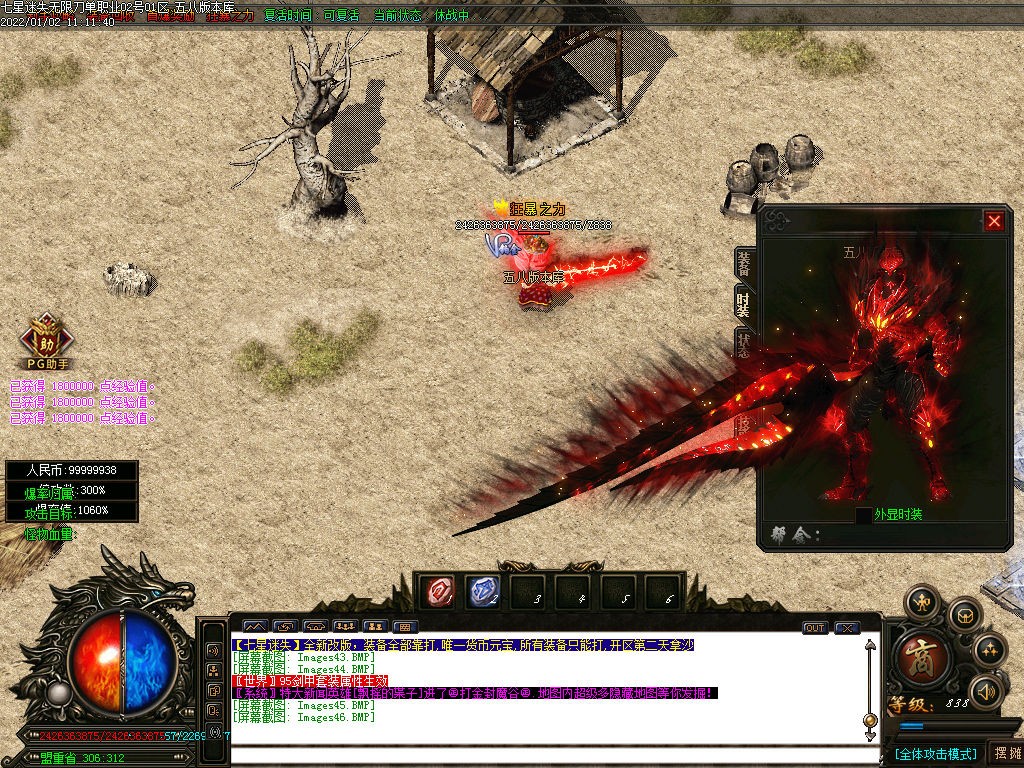Close the character fashion panel

point(993,221)
